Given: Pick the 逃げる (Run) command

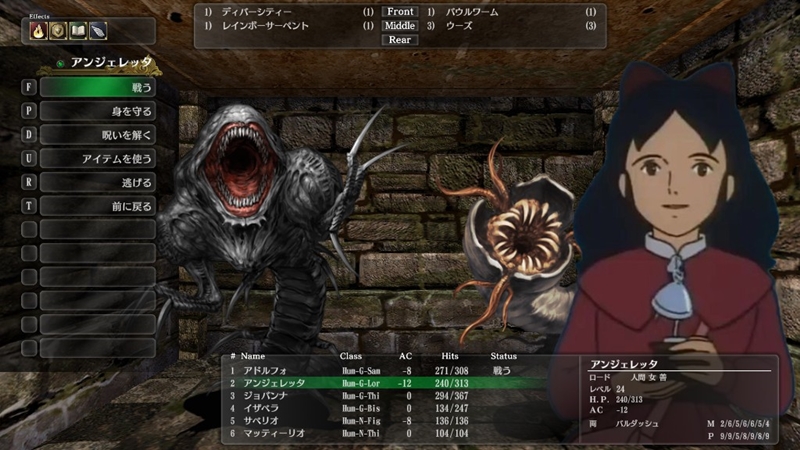Looking at the screenshot, I should [x=97, y=182].
